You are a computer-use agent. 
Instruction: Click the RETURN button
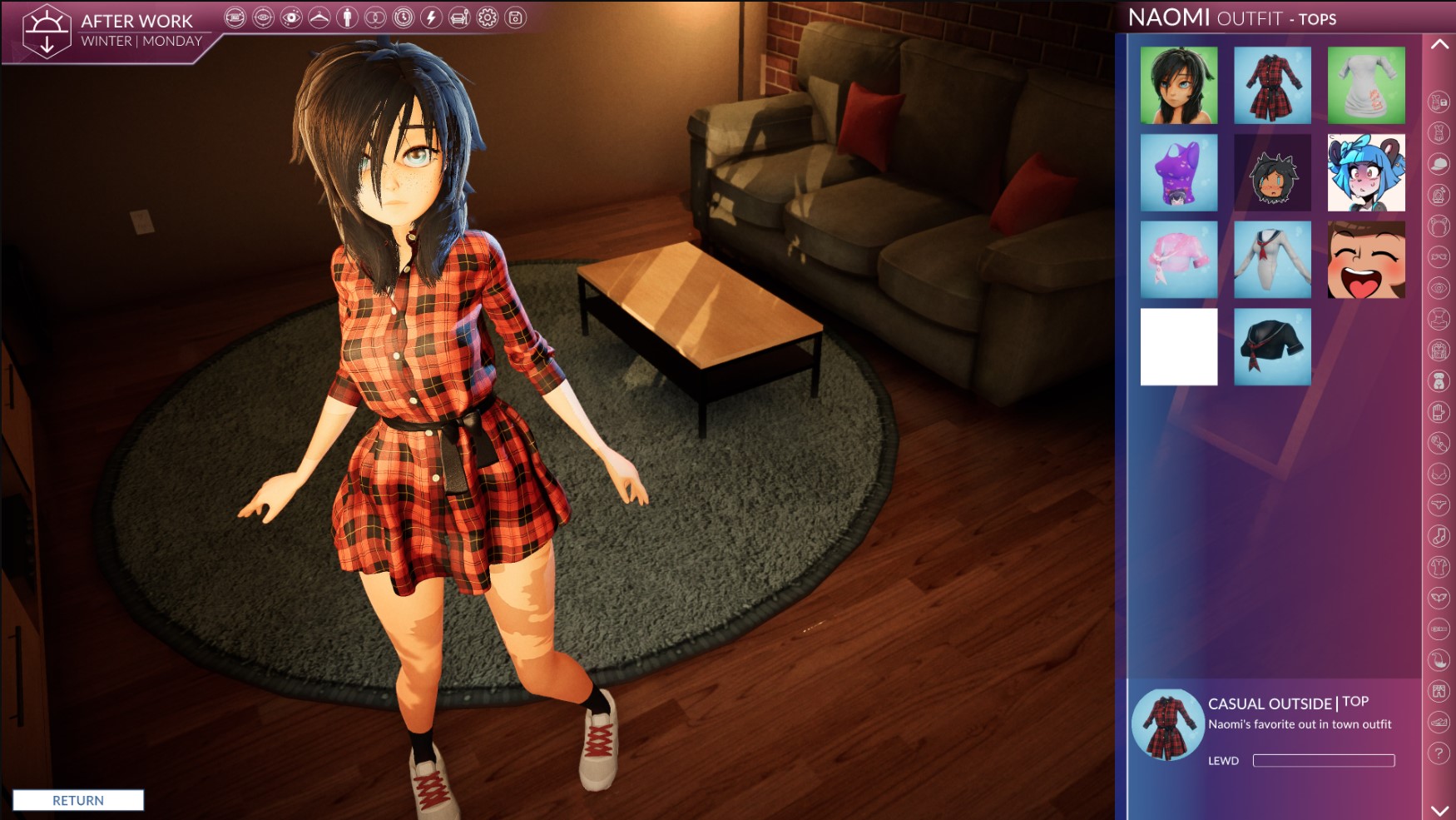tap(79, 800)
